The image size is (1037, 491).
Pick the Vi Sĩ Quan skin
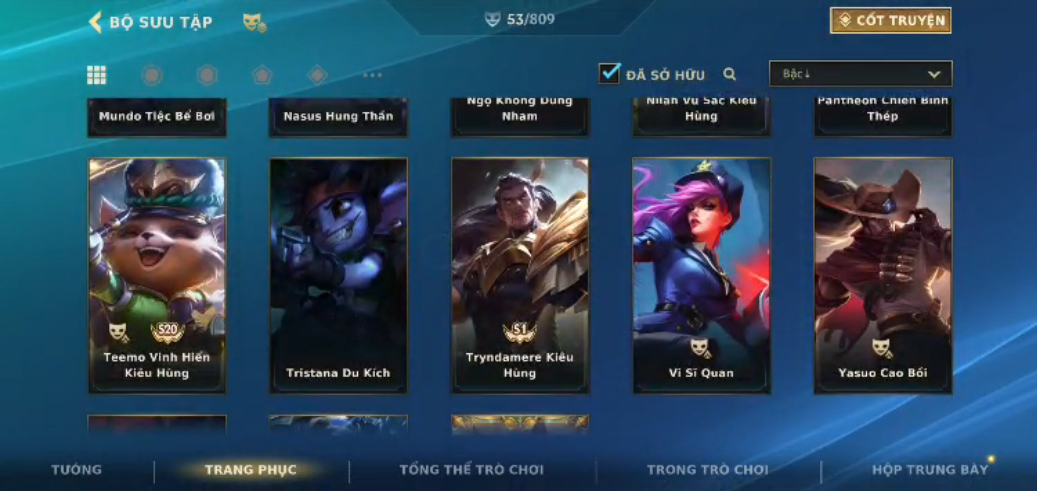701,275
